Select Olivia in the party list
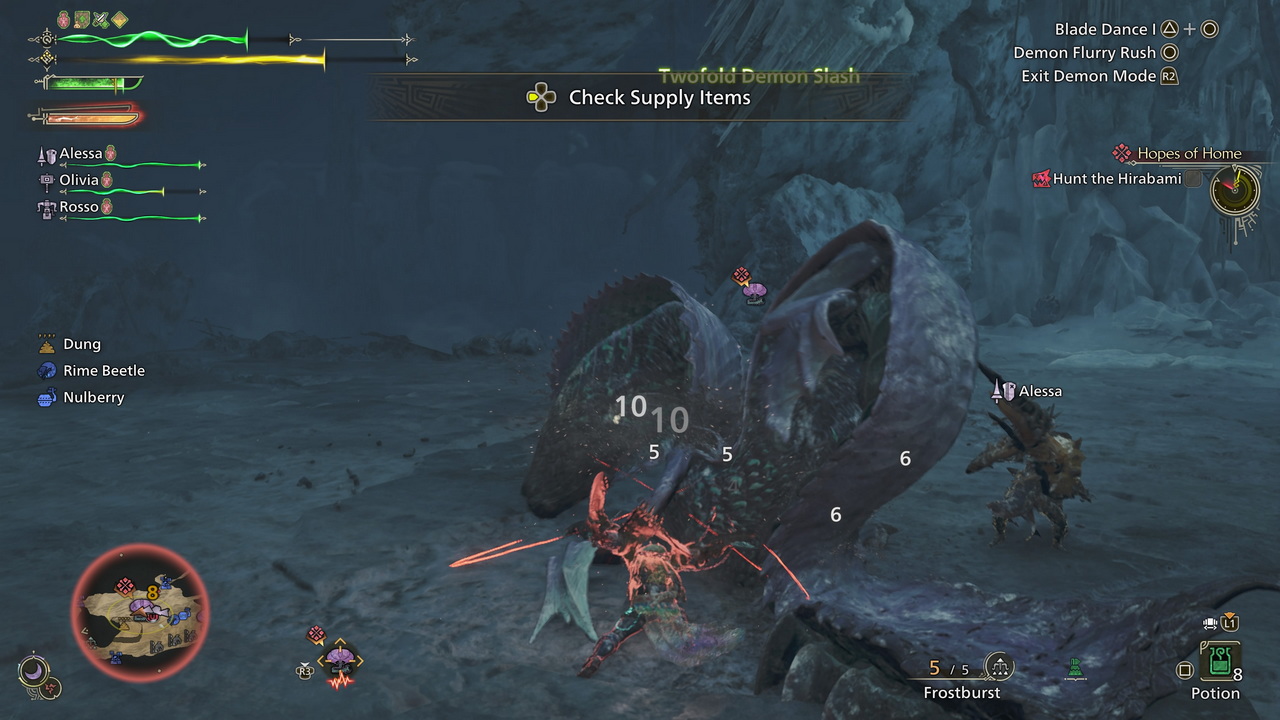The image size is (1280, 720). click(x=79, y=180)
